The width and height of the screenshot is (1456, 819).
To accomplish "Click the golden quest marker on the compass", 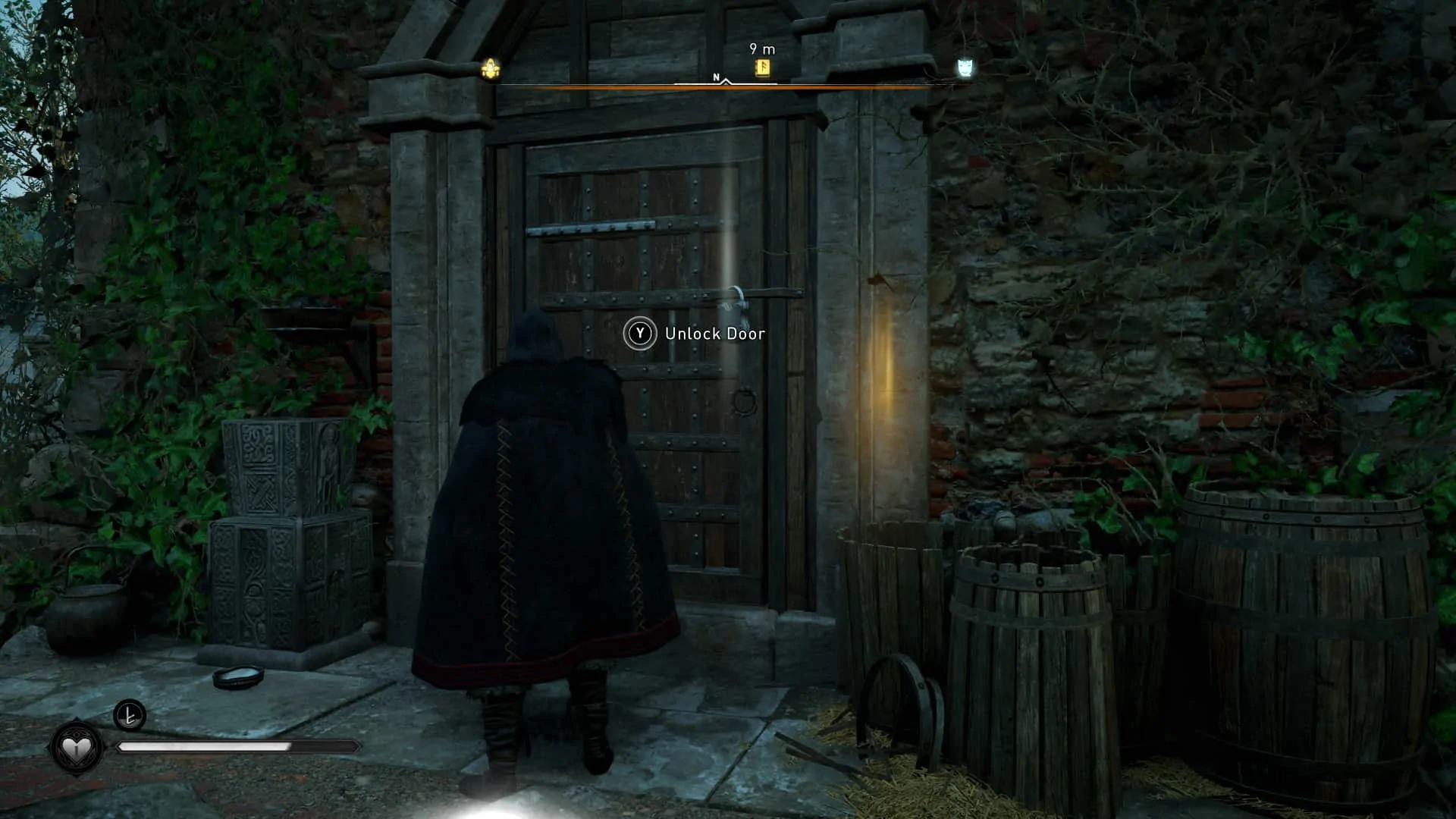I will 489,67.
